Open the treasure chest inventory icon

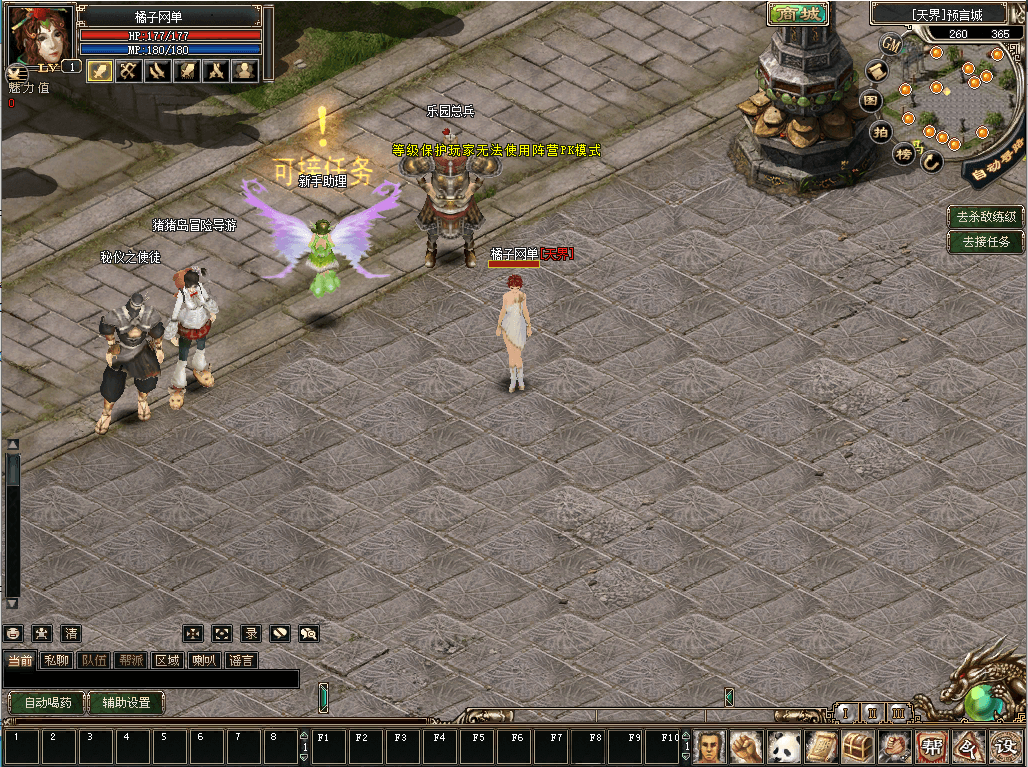point(859,746)
